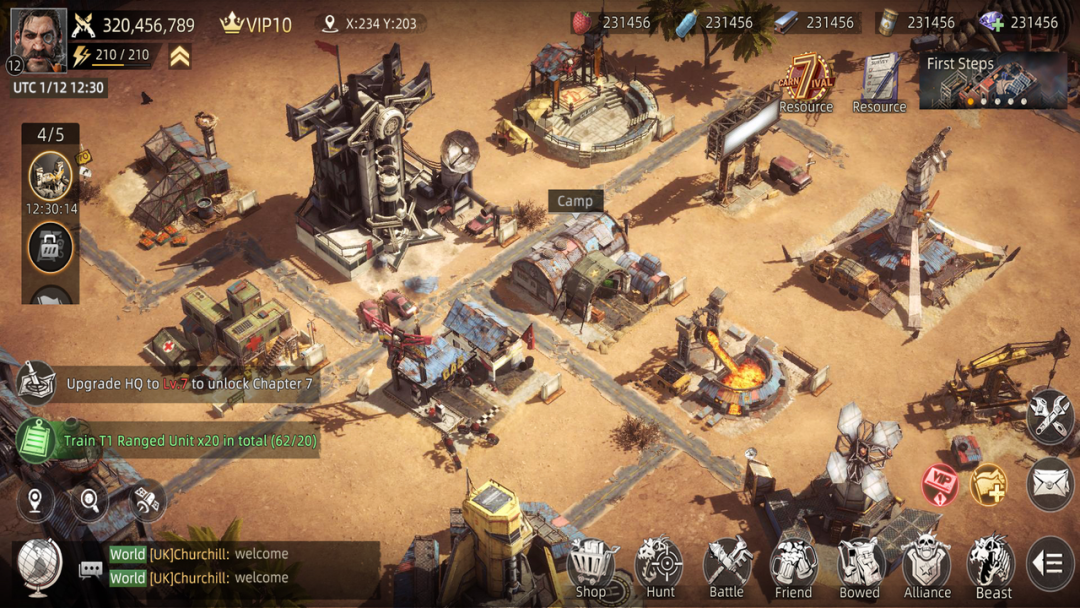Click the magnifying glass search button

(x=90, y=499)
